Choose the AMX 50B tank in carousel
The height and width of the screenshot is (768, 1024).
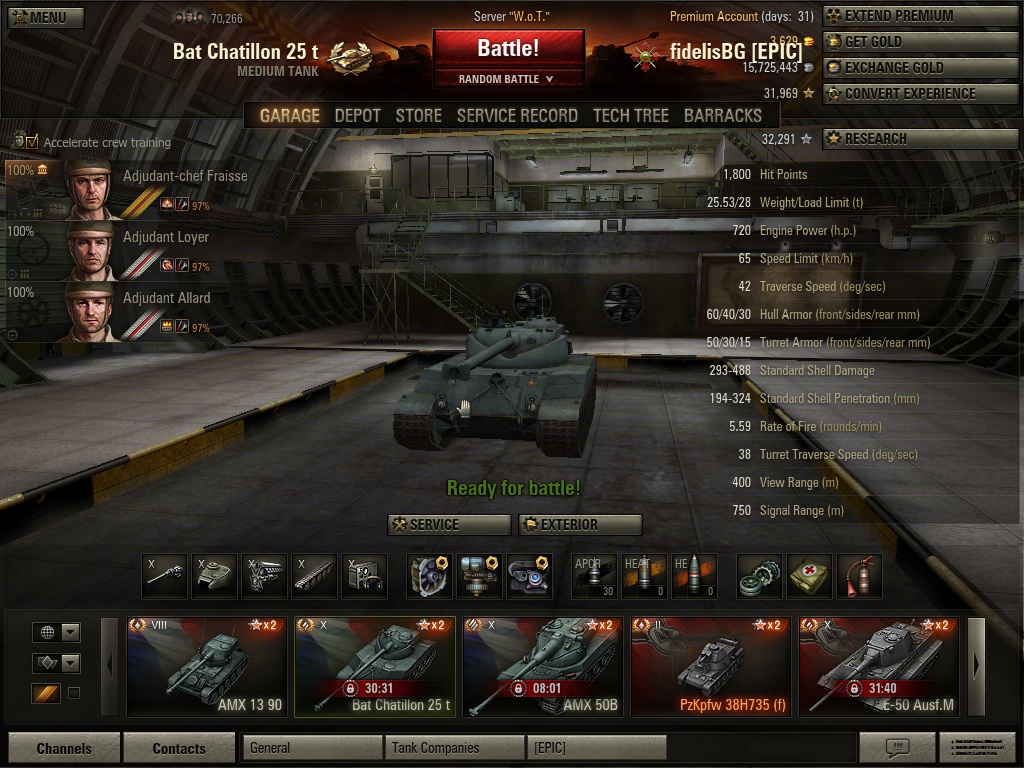[x=543, y=667]
